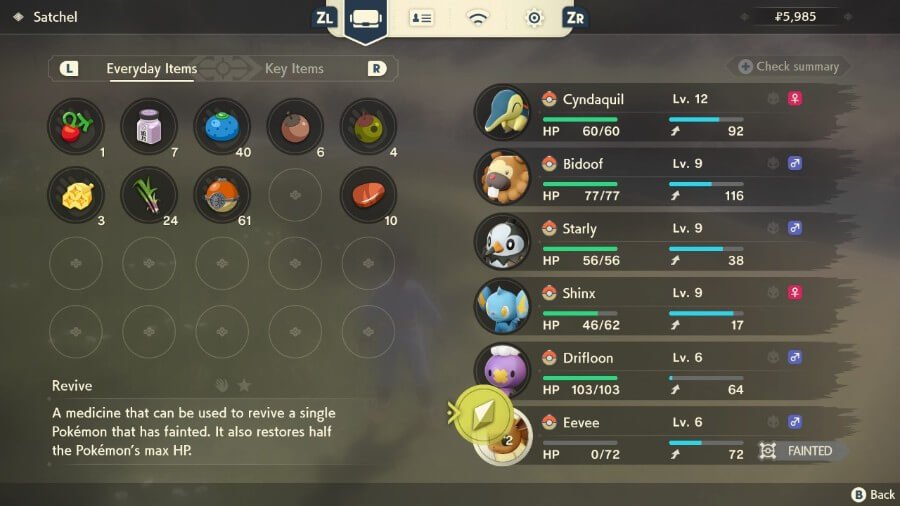Pick the brown Apricorn item slot
The image size is (900, 506).
(x=295, y=126)
